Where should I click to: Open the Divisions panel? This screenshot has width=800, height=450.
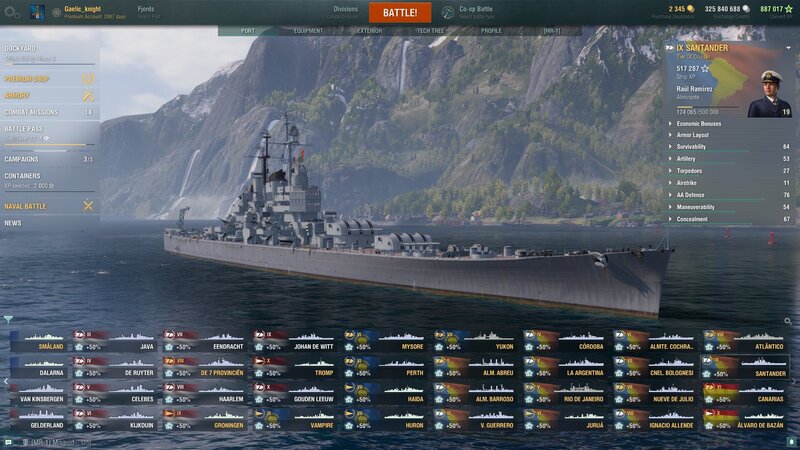pos(345,12)
